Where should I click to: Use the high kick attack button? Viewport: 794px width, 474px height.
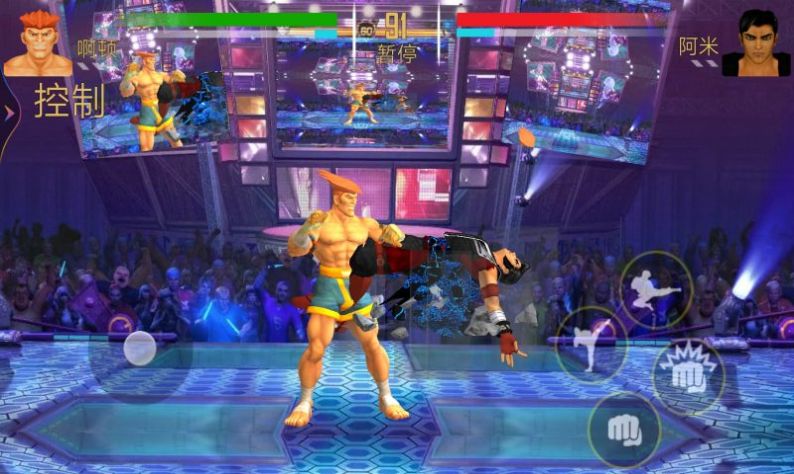[592, 343]
